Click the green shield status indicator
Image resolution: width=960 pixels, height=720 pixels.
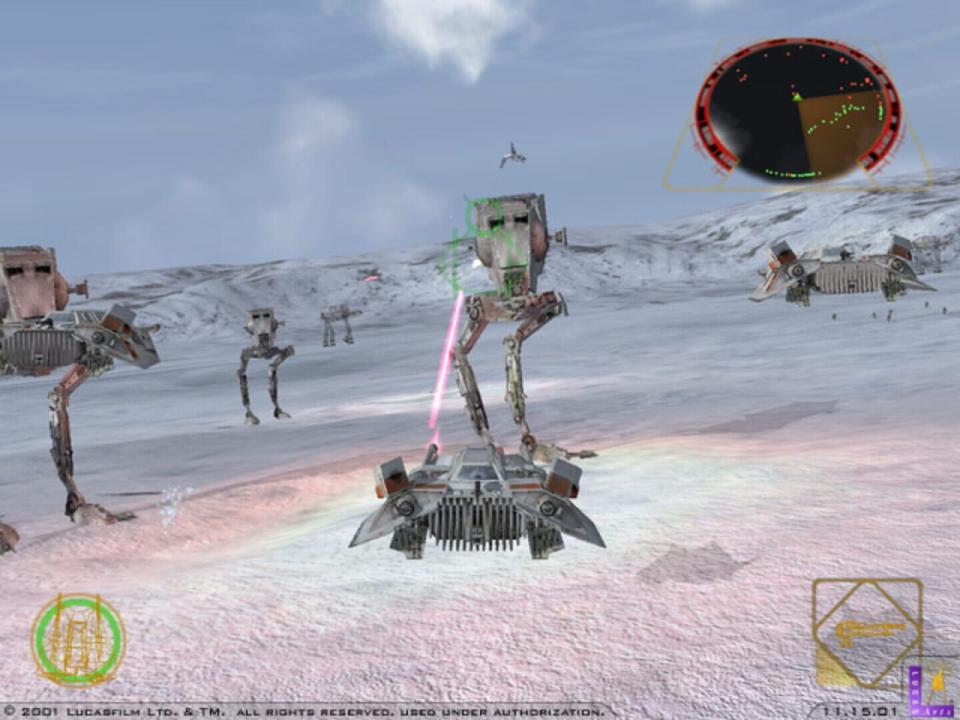coord(78,640)
